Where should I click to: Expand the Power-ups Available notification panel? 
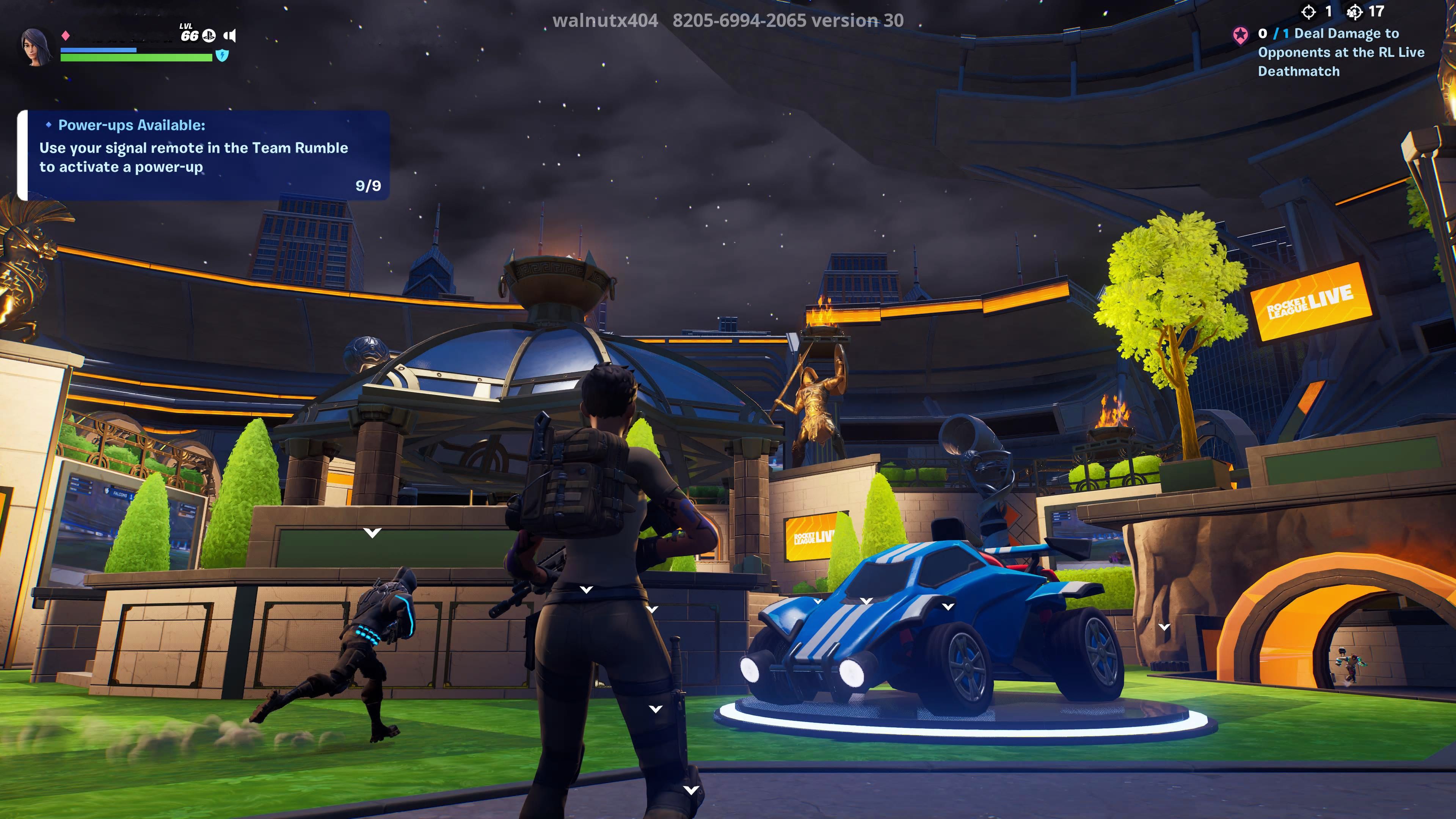coord(201,152)
